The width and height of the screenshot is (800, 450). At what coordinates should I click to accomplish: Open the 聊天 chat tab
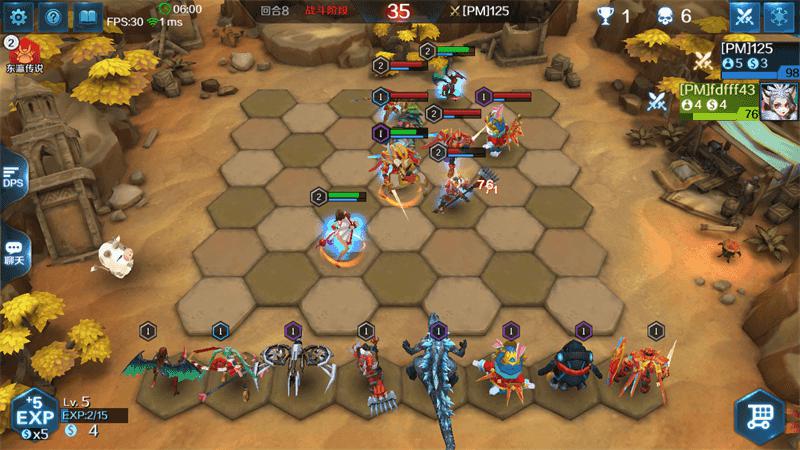coord(13,253)
